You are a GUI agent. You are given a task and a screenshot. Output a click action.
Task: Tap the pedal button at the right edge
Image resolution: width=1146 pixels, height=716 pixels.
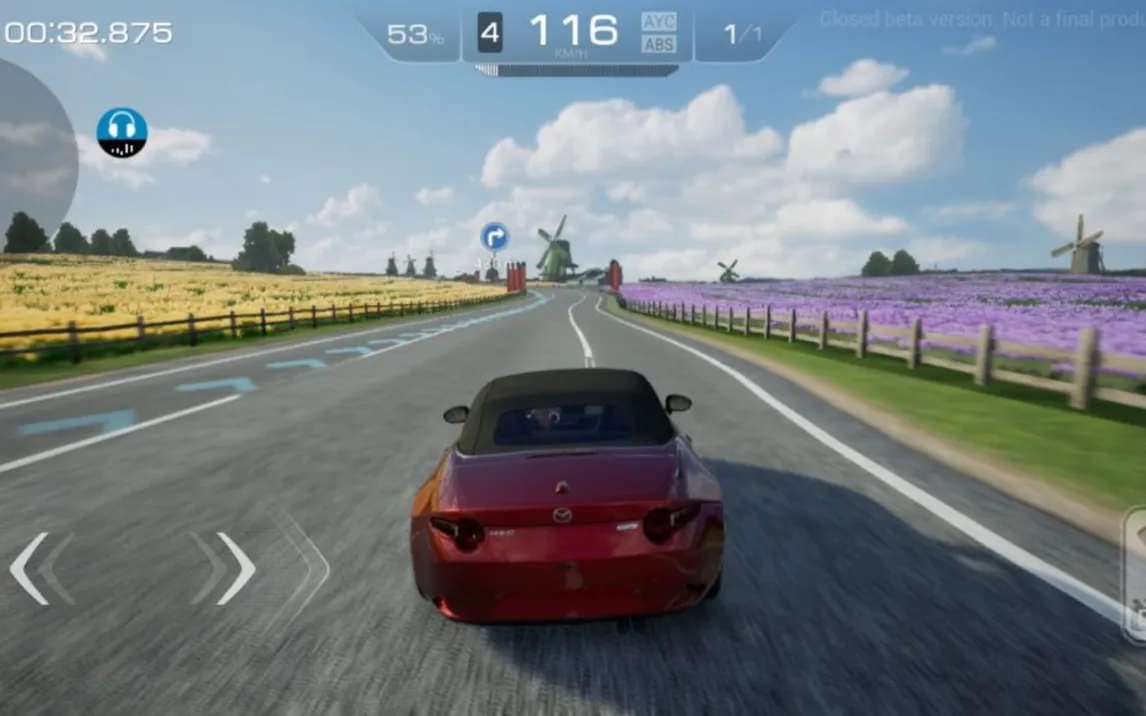(x=1136, y=575)
